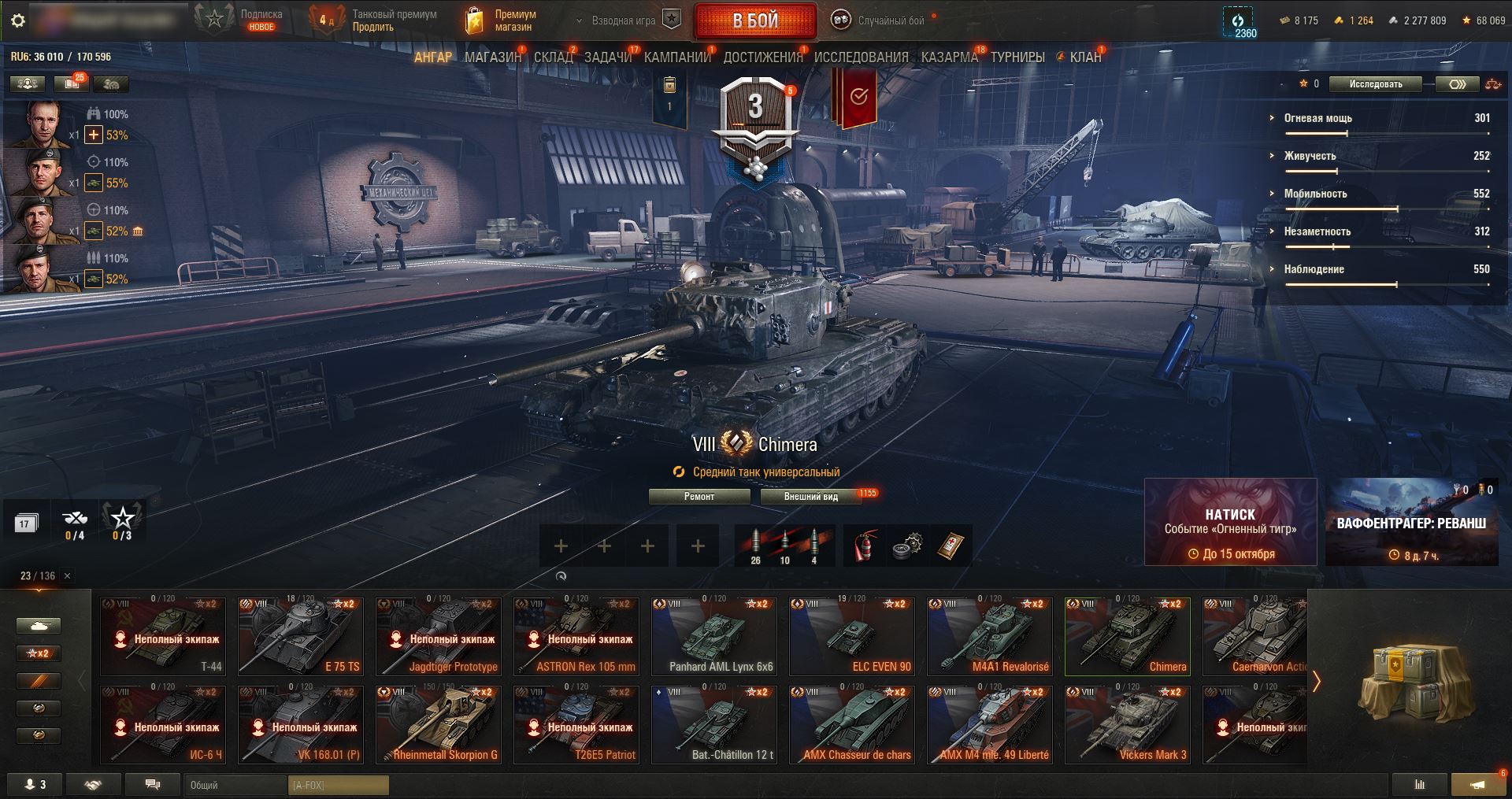Click the Общий chat channel field

(236, 785)
